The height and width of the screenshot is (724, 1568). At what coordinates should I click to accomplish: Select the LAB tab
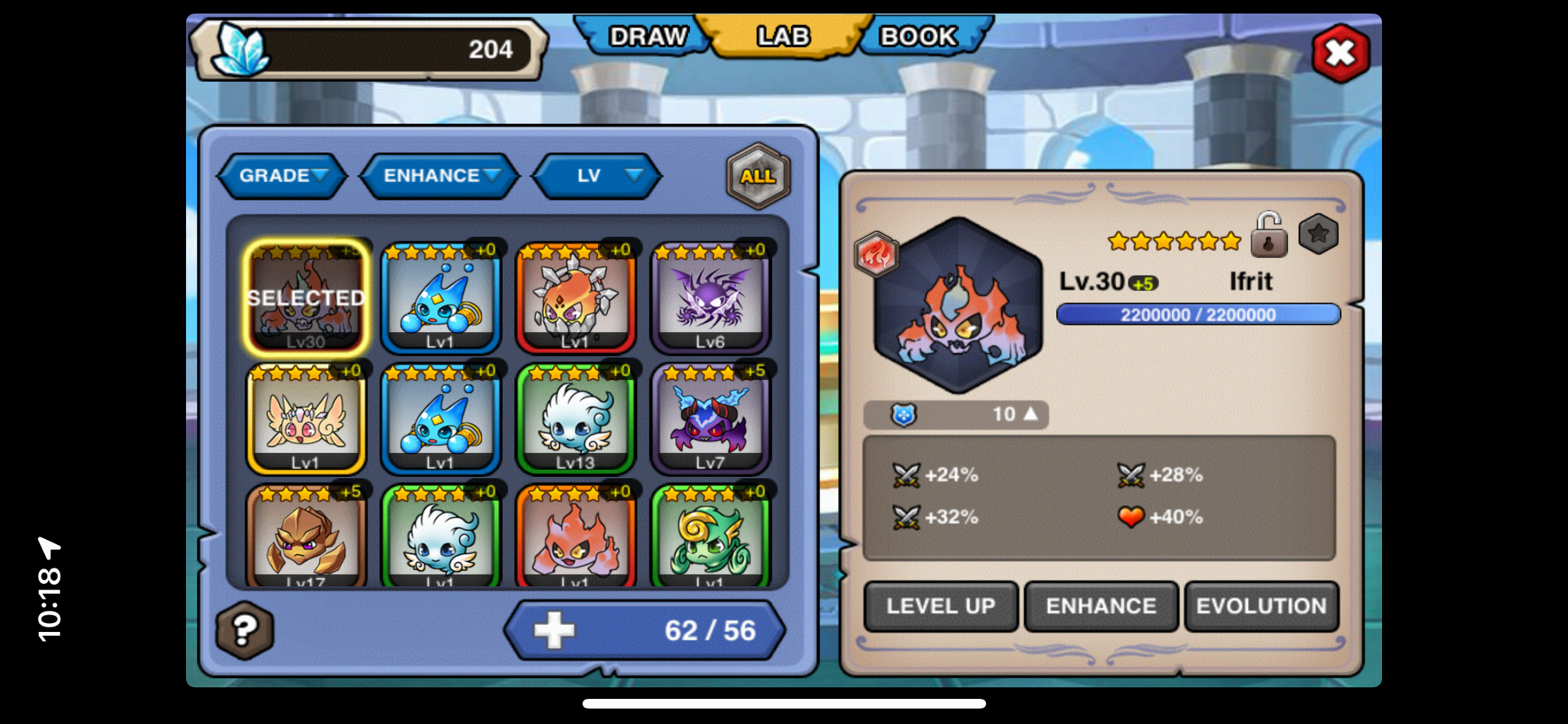[x=783, y=37]
